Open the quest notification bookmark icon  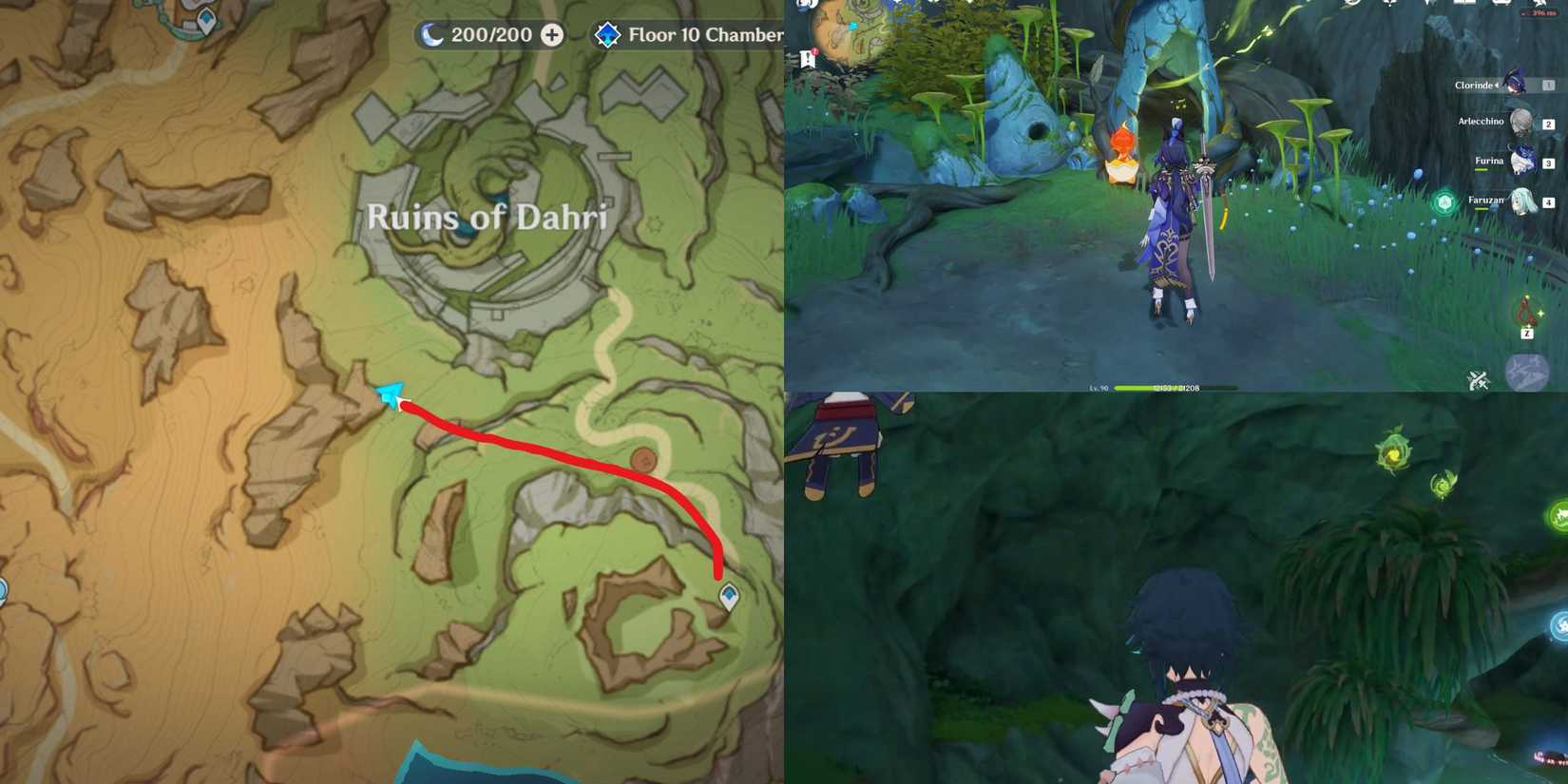pos(808,59)
